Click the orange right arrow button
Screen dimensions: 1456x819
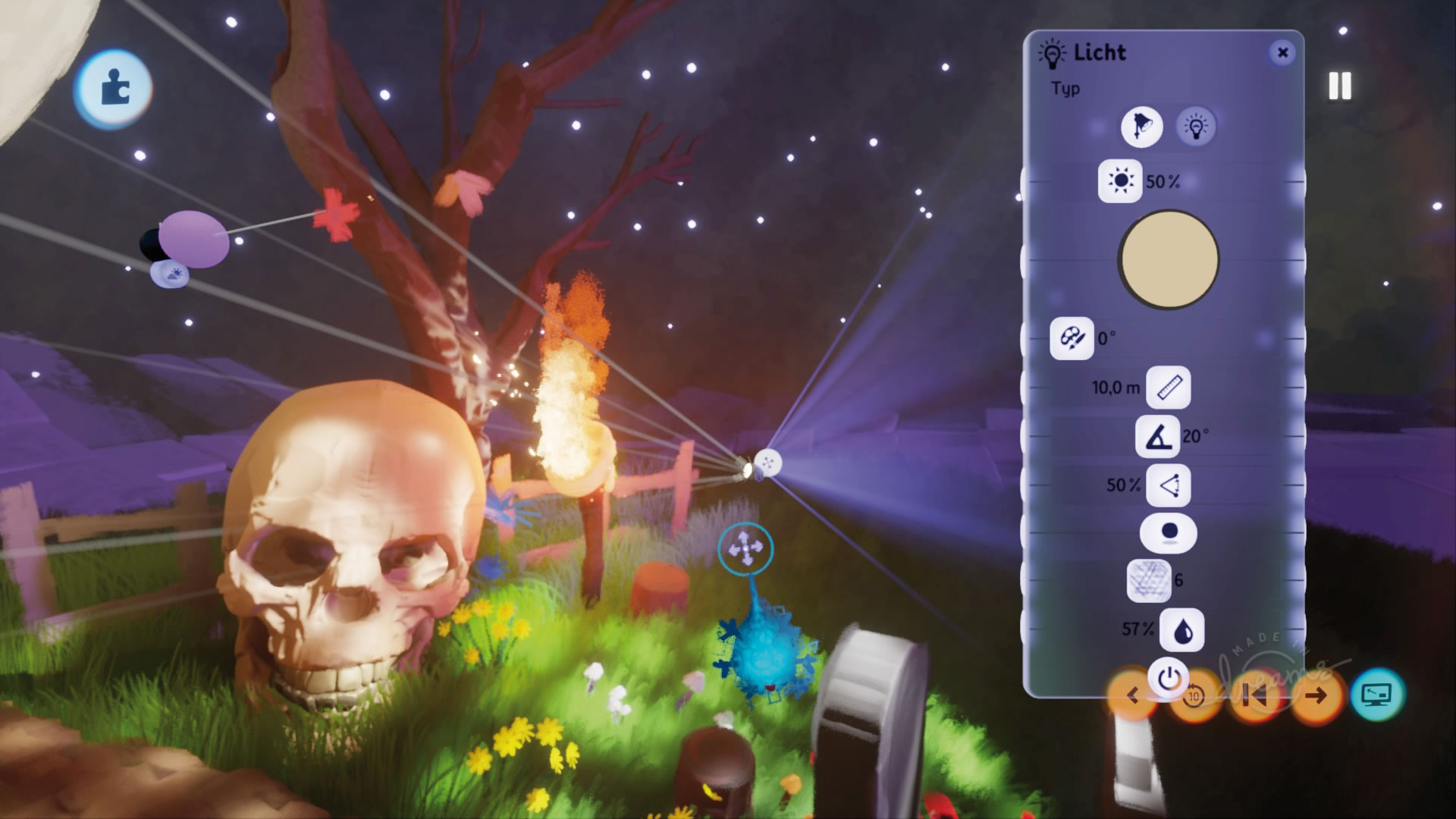[x=1316, y=695]
